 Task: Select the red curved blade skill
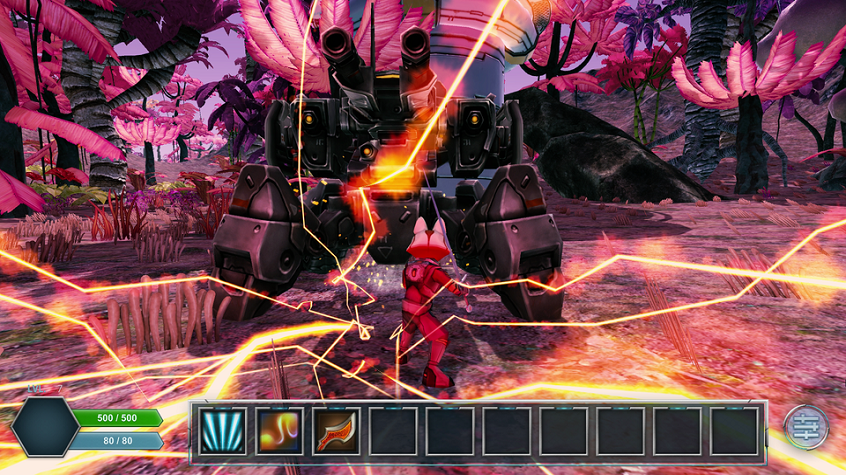(x=335, y=431)
